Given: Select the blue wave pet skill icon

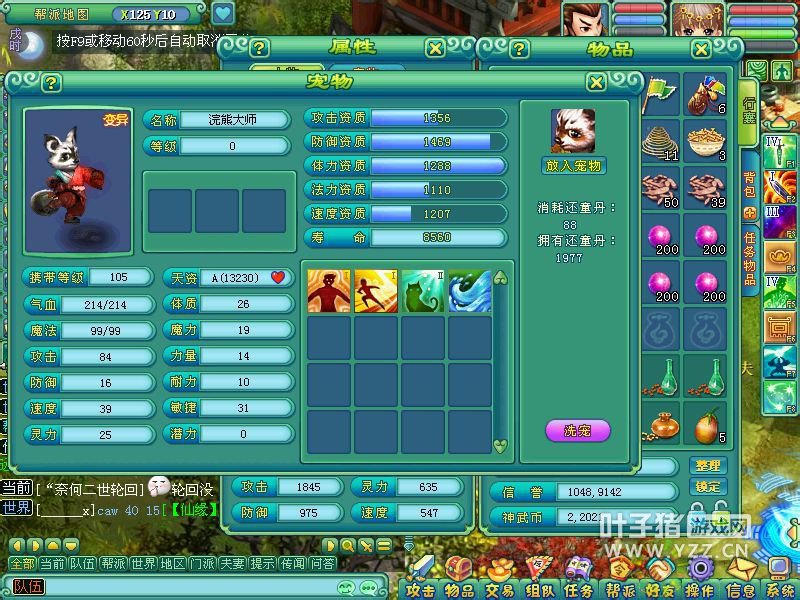Looking at the screenshot, I should (x=470, y=291).
